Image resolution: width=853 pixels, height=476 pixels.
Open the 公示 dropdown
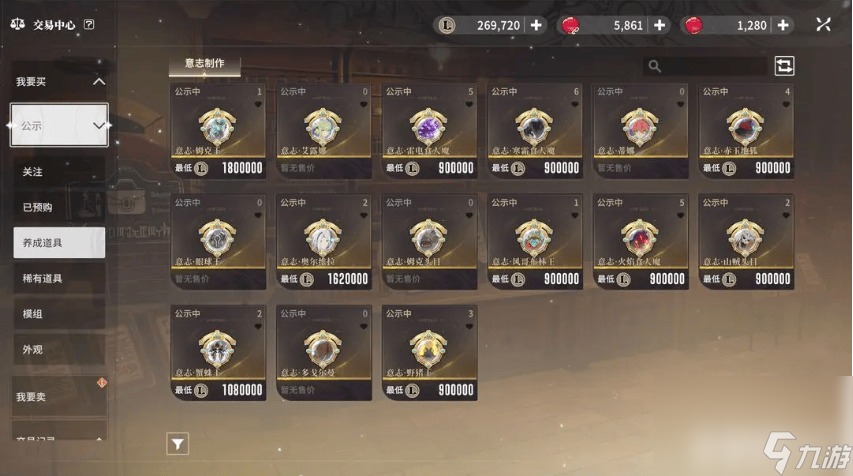(x=59, y=126)
